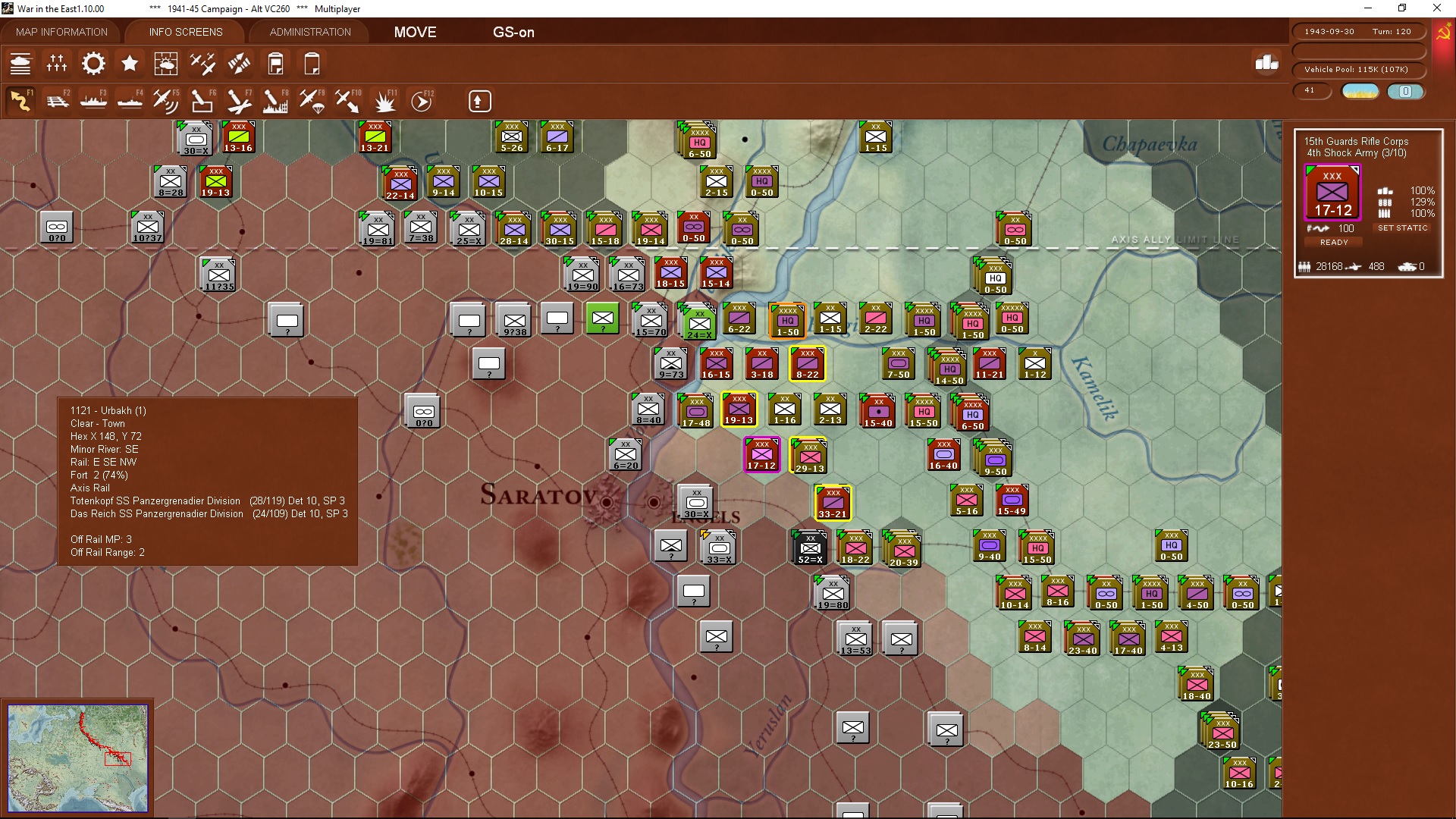The width and height of the screenshot is (1456, 819).
Task: Switch to the INFO SCREENS tab
Action: click(185, 32)
